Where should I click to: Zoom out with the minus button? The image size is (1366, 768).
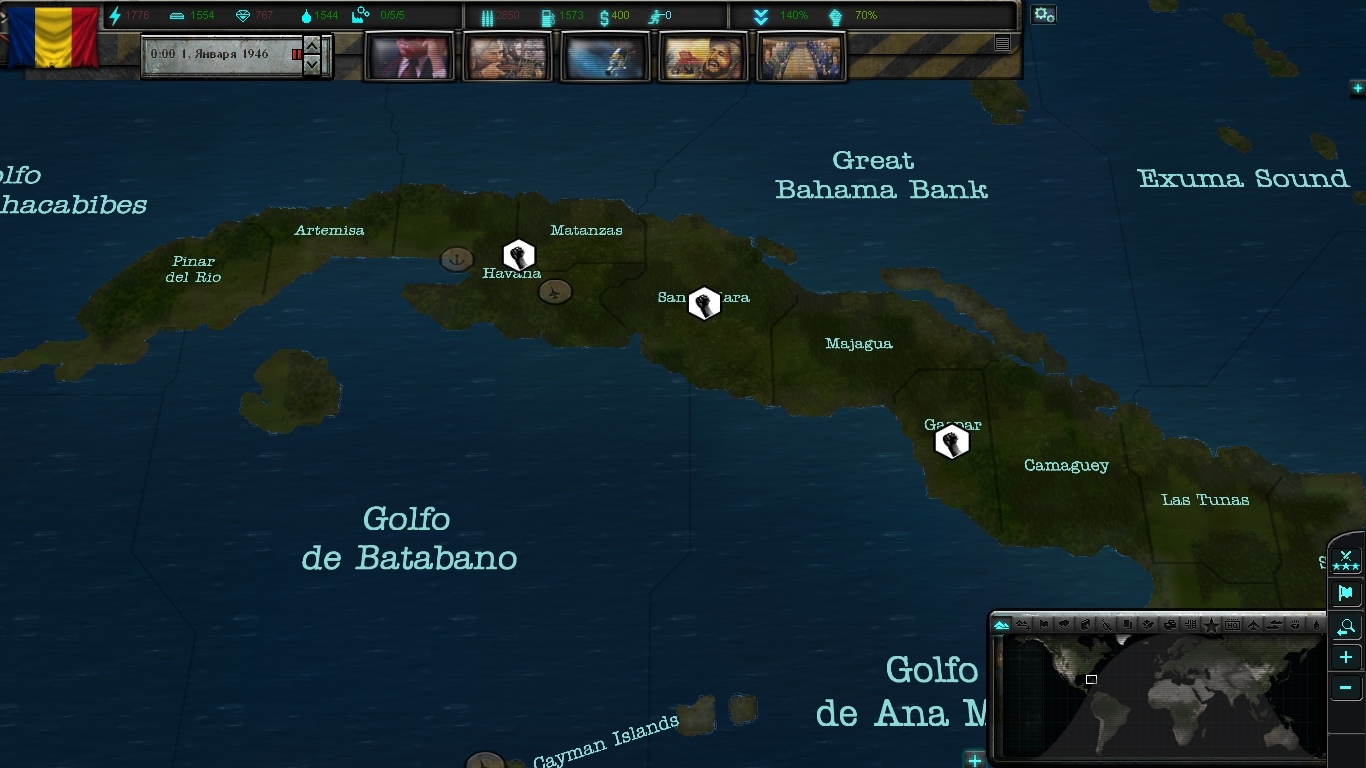1345,687
